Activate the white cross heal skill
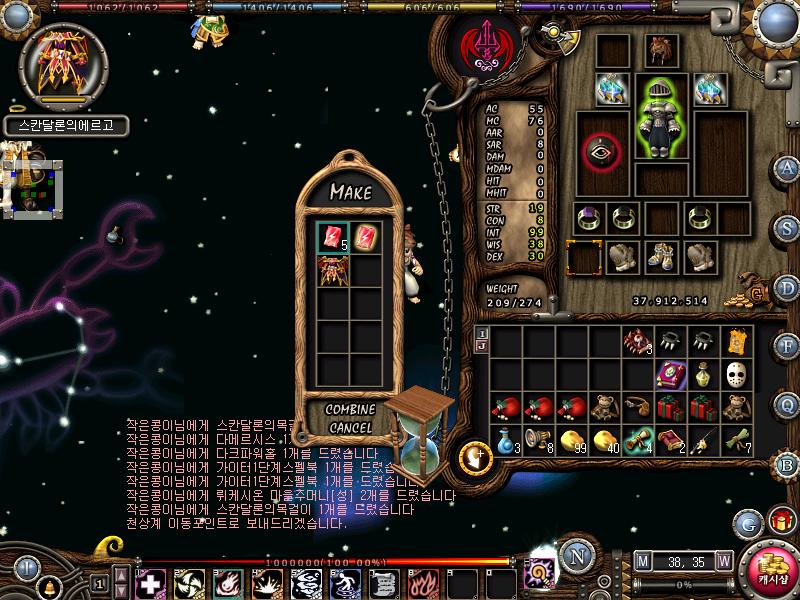This screenshot has width=800, height=600. (x=151, y=583)
